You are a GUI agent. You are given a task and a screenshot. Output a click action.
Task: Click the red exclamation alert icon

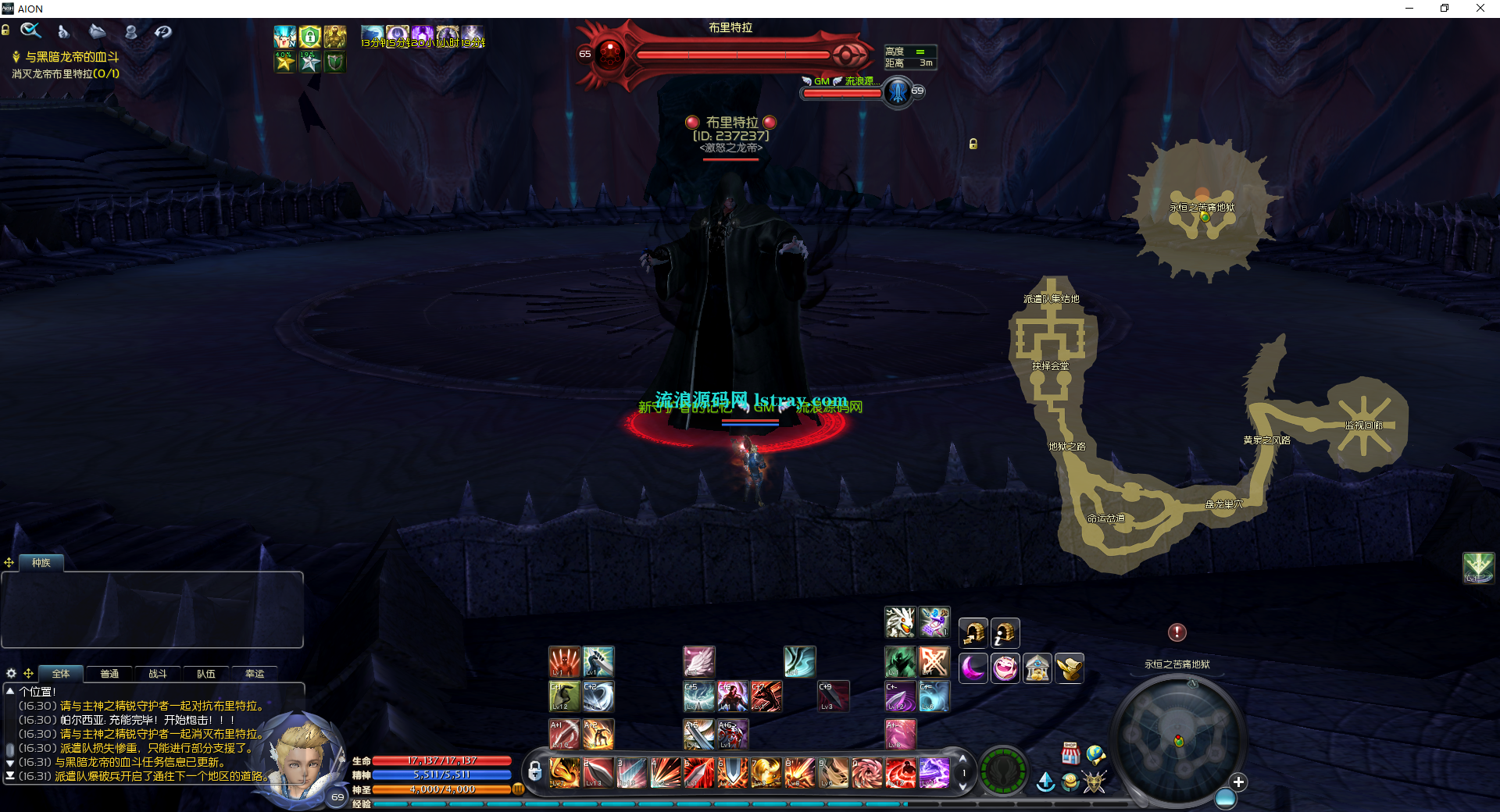coord(1177,632)
